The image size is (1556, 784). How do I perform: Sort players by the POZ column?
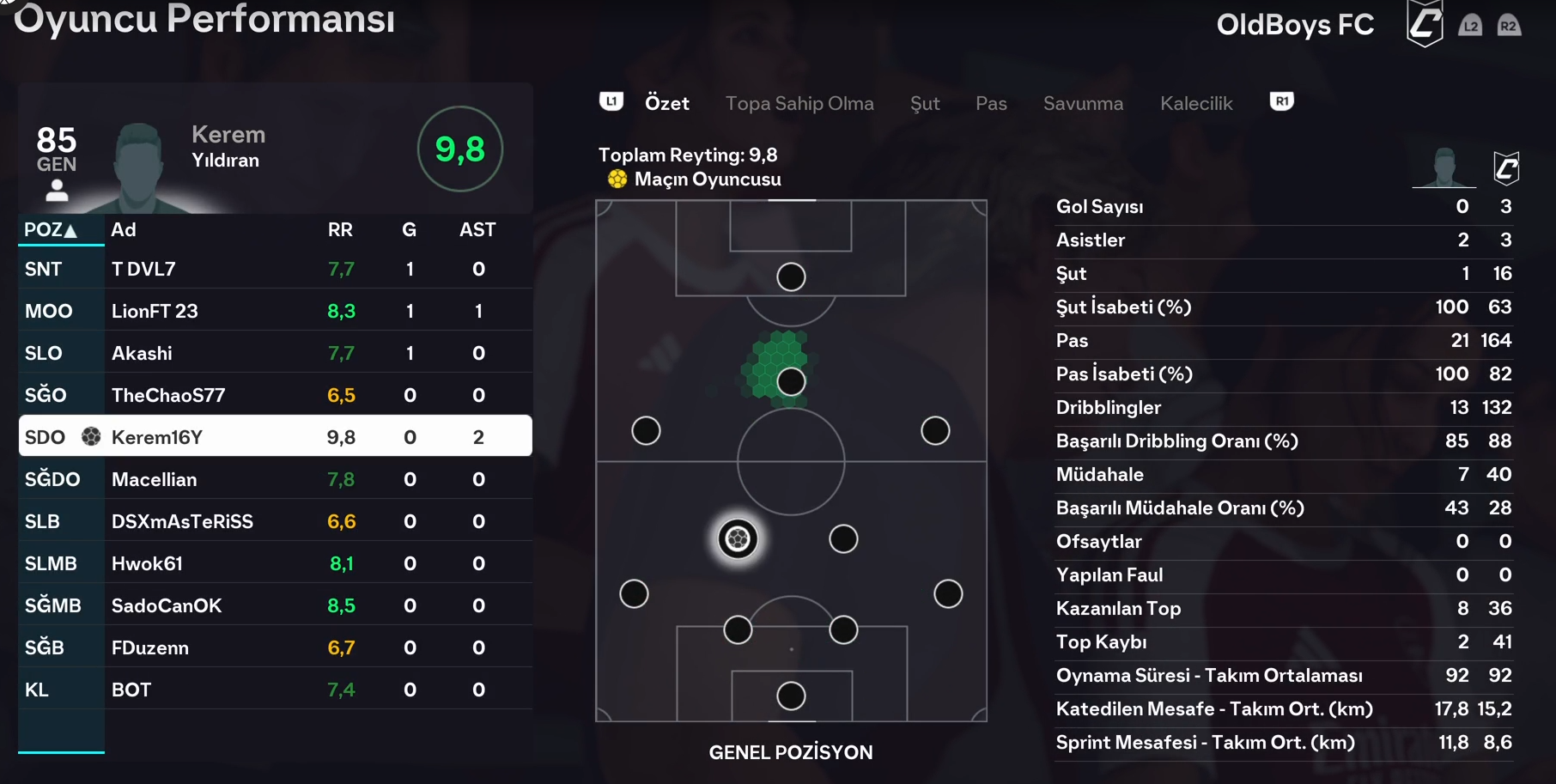(51, 230)
